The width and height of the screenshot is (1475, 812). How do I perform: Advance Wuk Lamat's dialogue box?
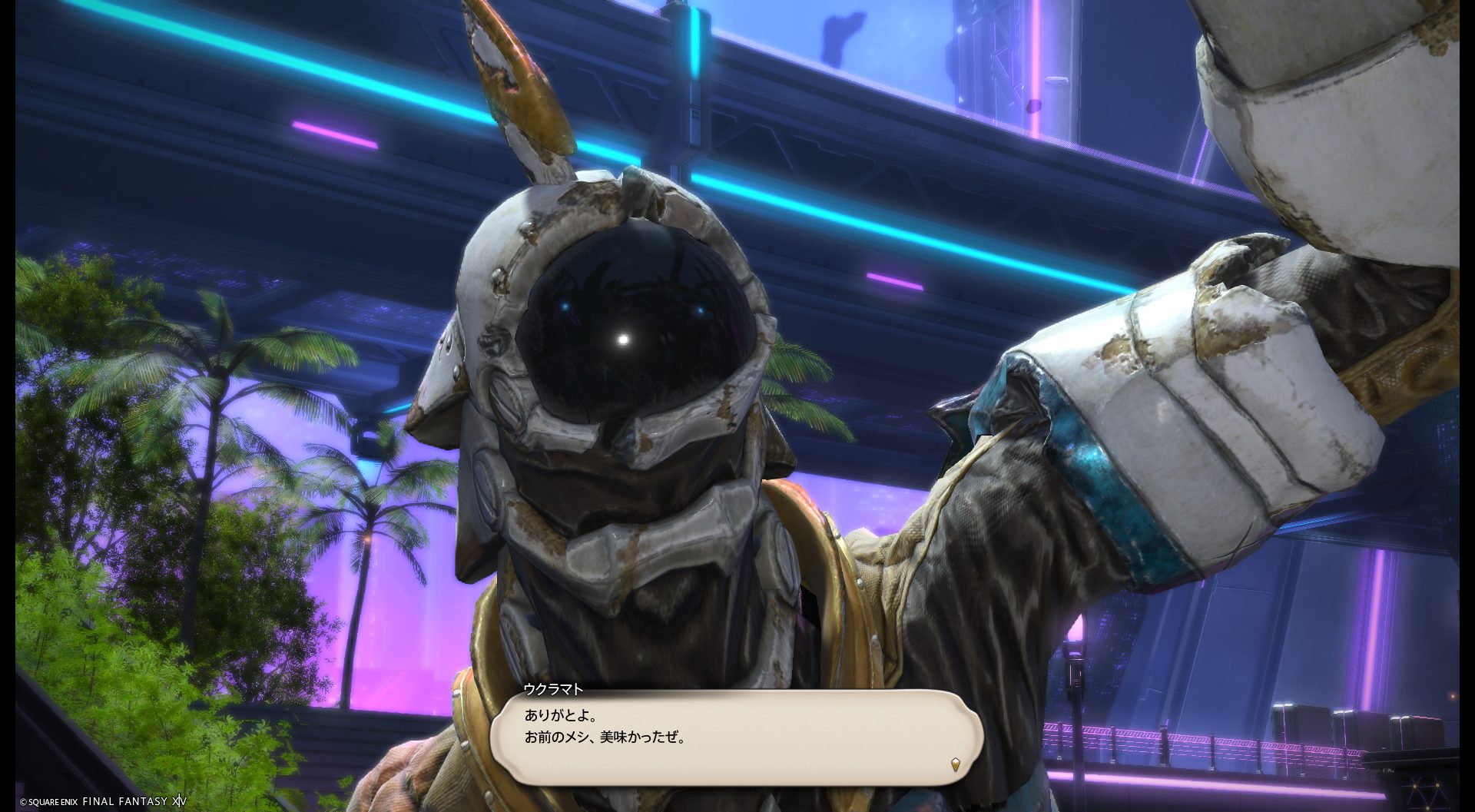tap(736, 737)
